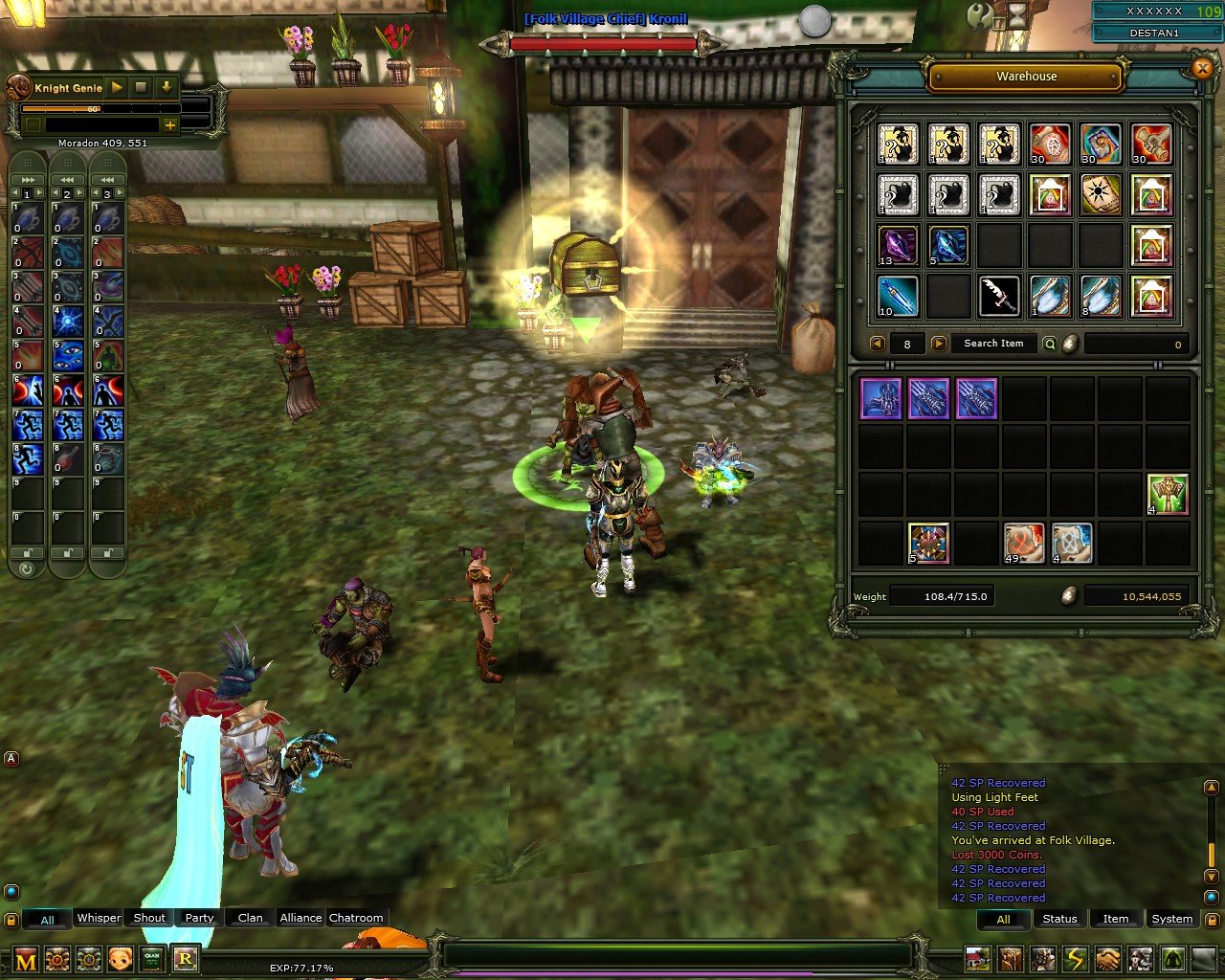The width and height of the screenshot is (1225, 980).
Task: Expand the first skill bar with the >>> arrow
Action: tap(28, 180)
